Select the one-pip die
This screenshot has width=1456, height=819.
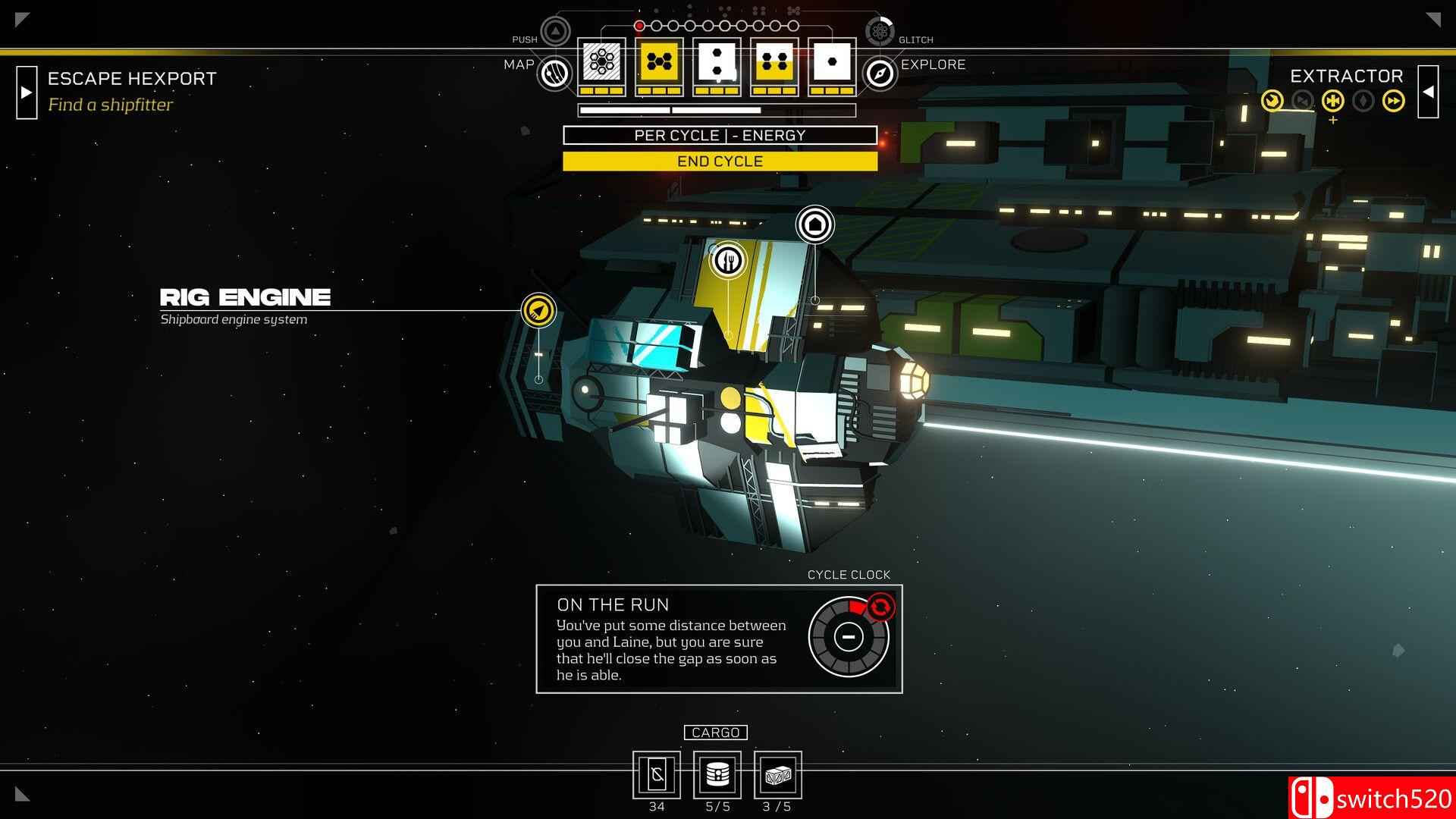click(x=832, y=62)
